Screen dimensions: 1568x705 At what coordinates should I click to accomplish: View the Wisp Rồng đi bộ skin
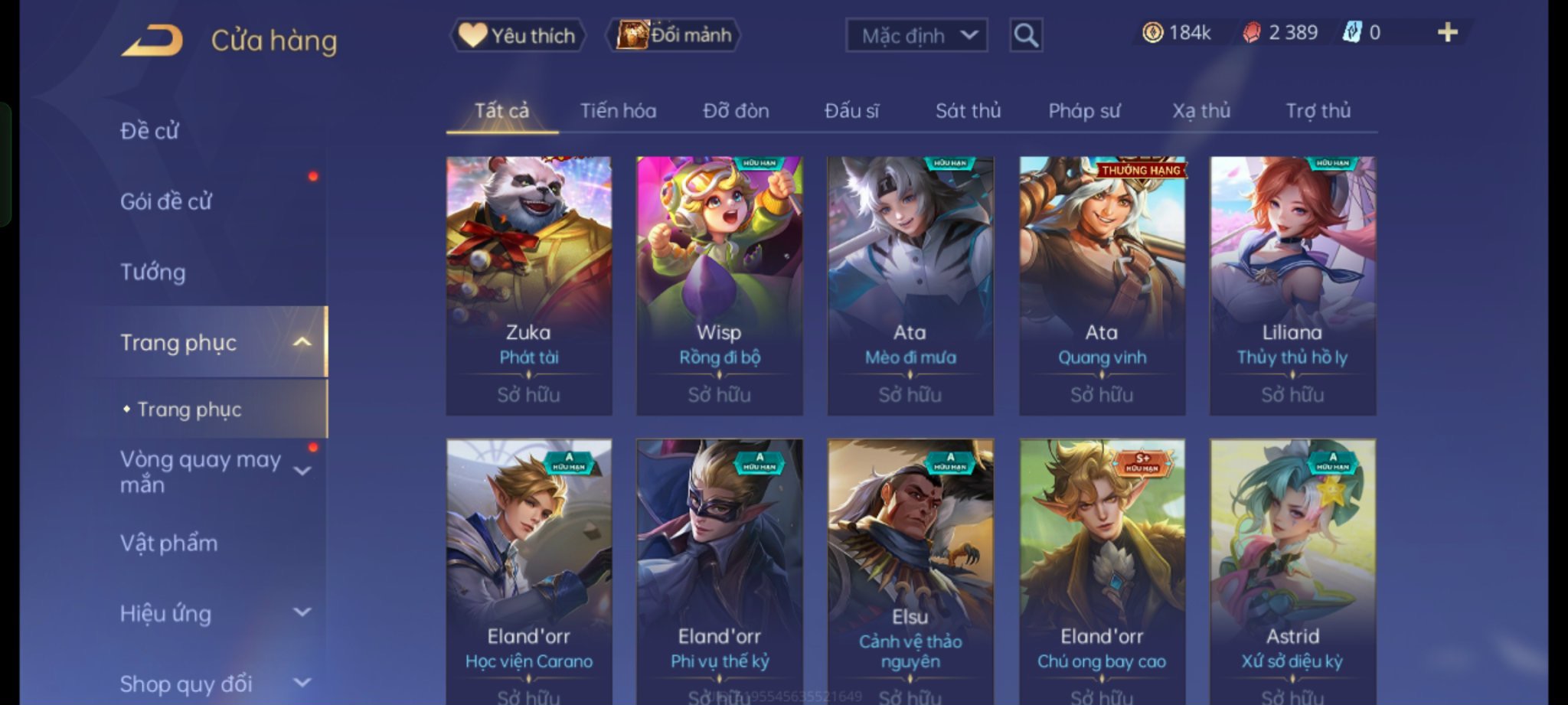(719, 285)
